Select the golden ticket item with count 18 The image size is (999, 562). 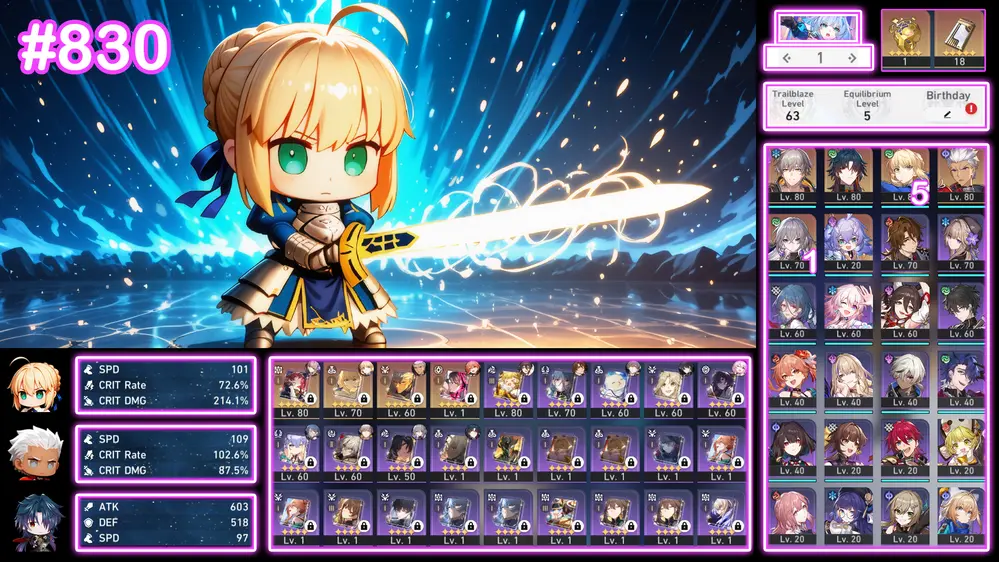pos(959,33)
